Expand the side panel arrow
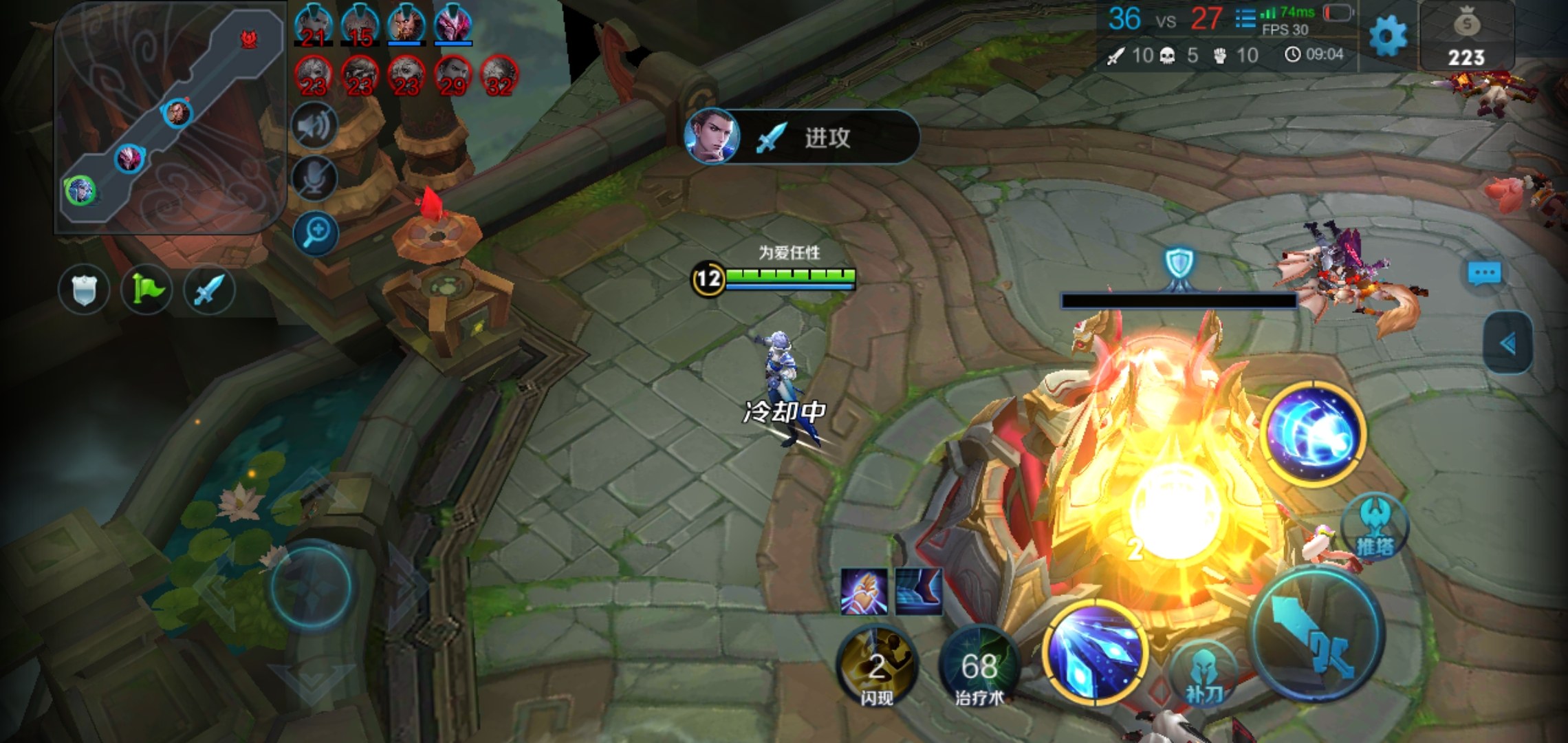 (x=1507, y=343)
